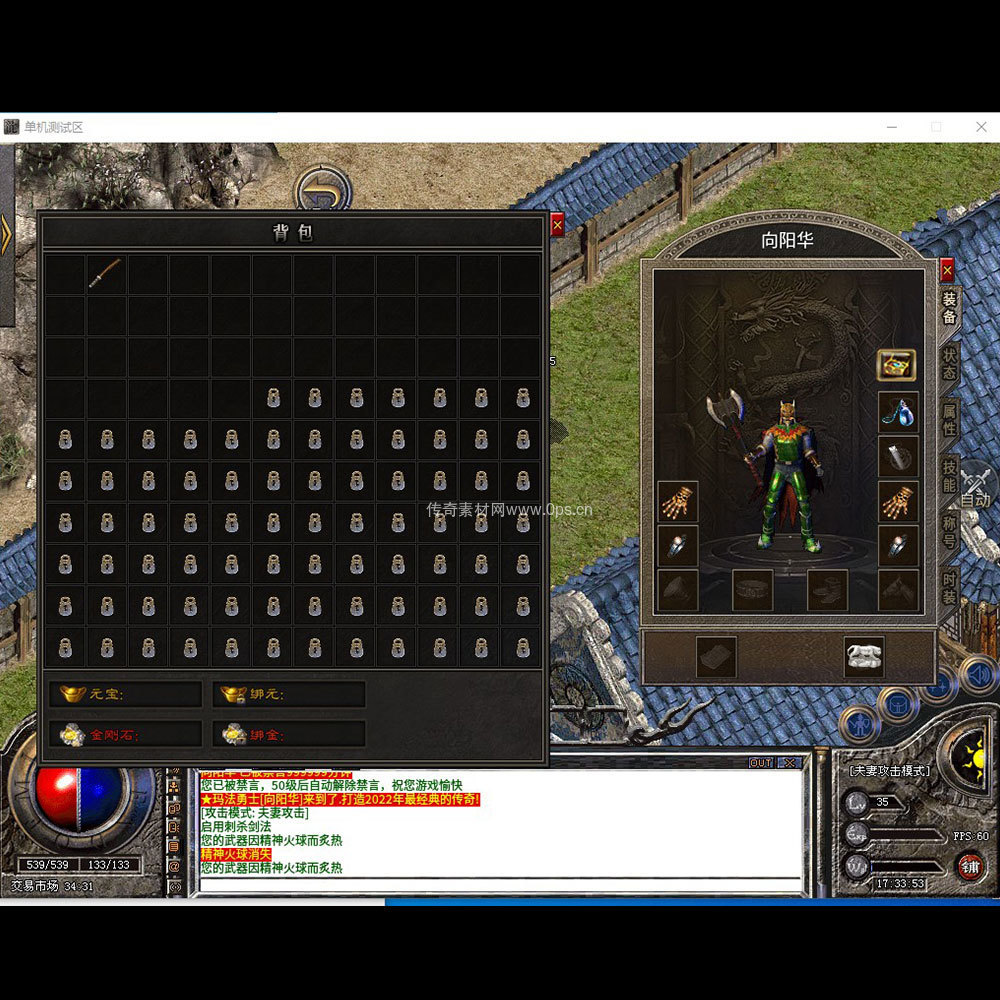
Task: Close the 向阳华 character panel
Action: [x=947, y=269]
